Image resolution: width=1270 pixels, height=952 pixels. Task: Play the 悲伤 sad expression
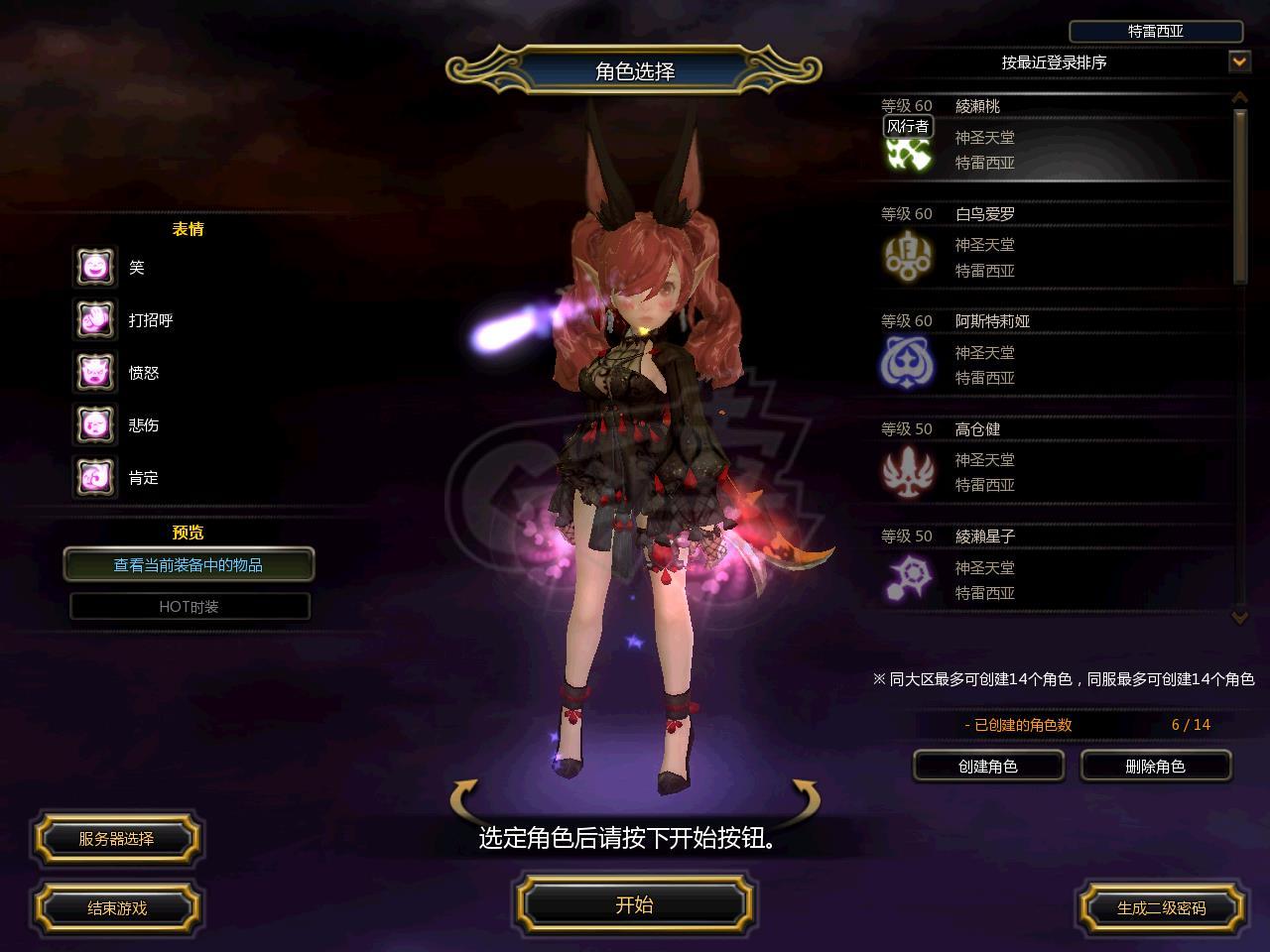95,425
